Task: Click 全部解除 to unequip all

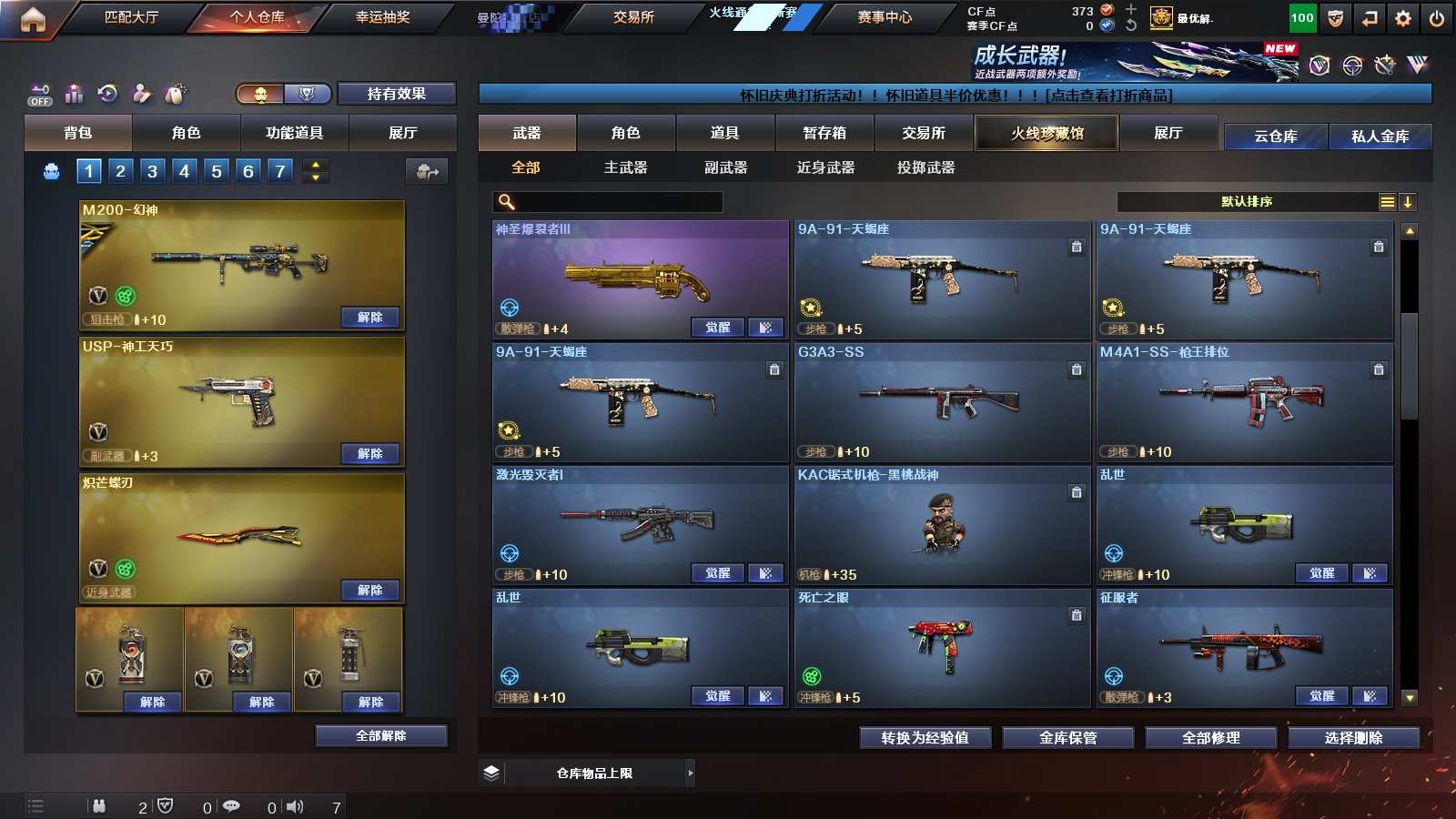Action: click(380, 736)
